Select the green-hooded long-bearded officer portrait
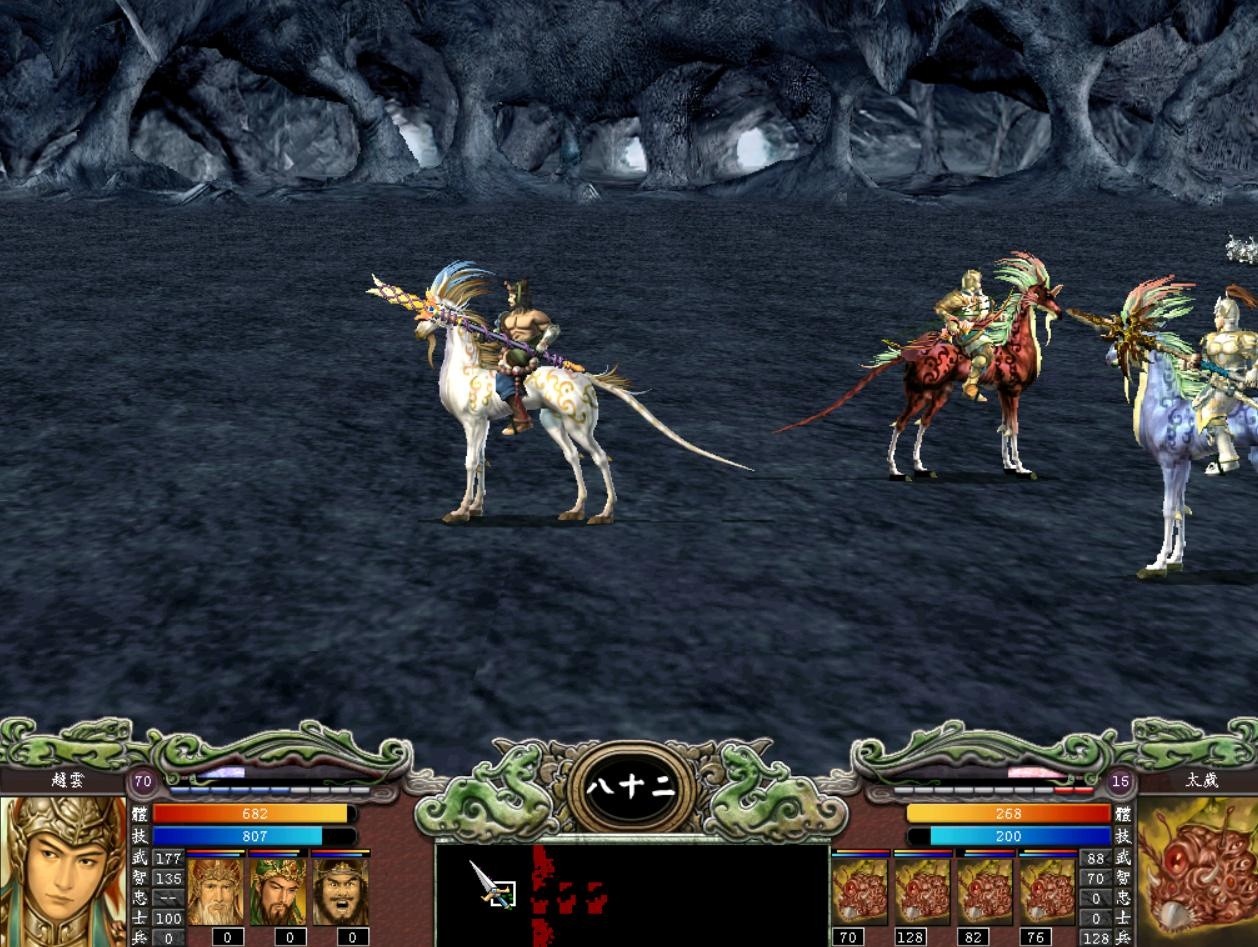Screen dimensions: 1258x947 click(x=278, y=891)
